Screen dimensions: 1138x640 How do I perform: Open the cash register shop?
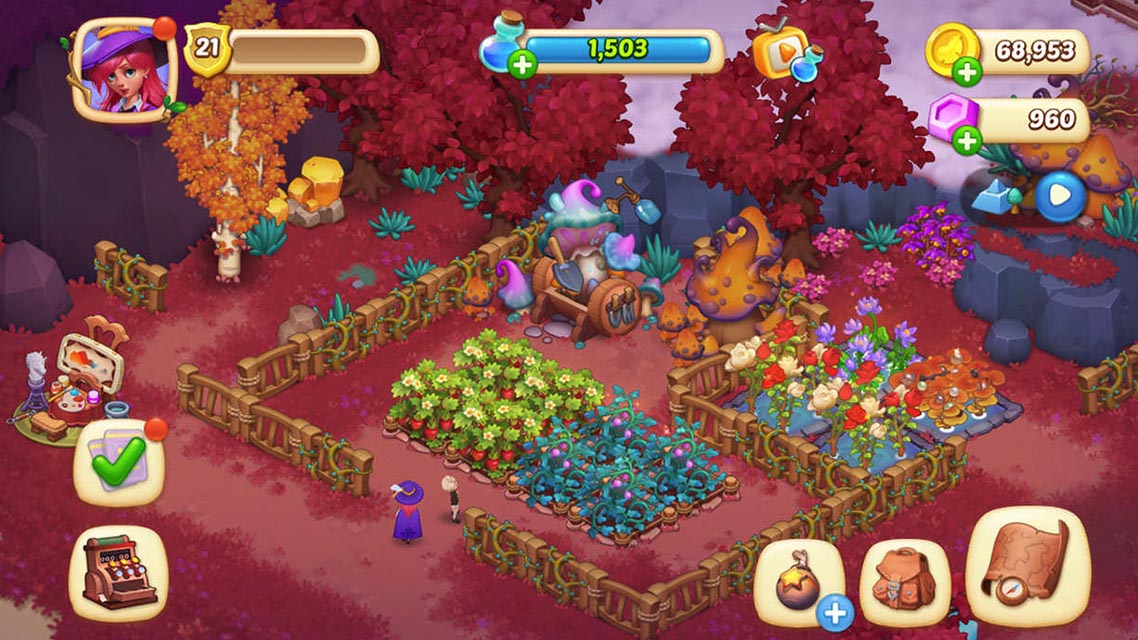[x=117, y=570]
